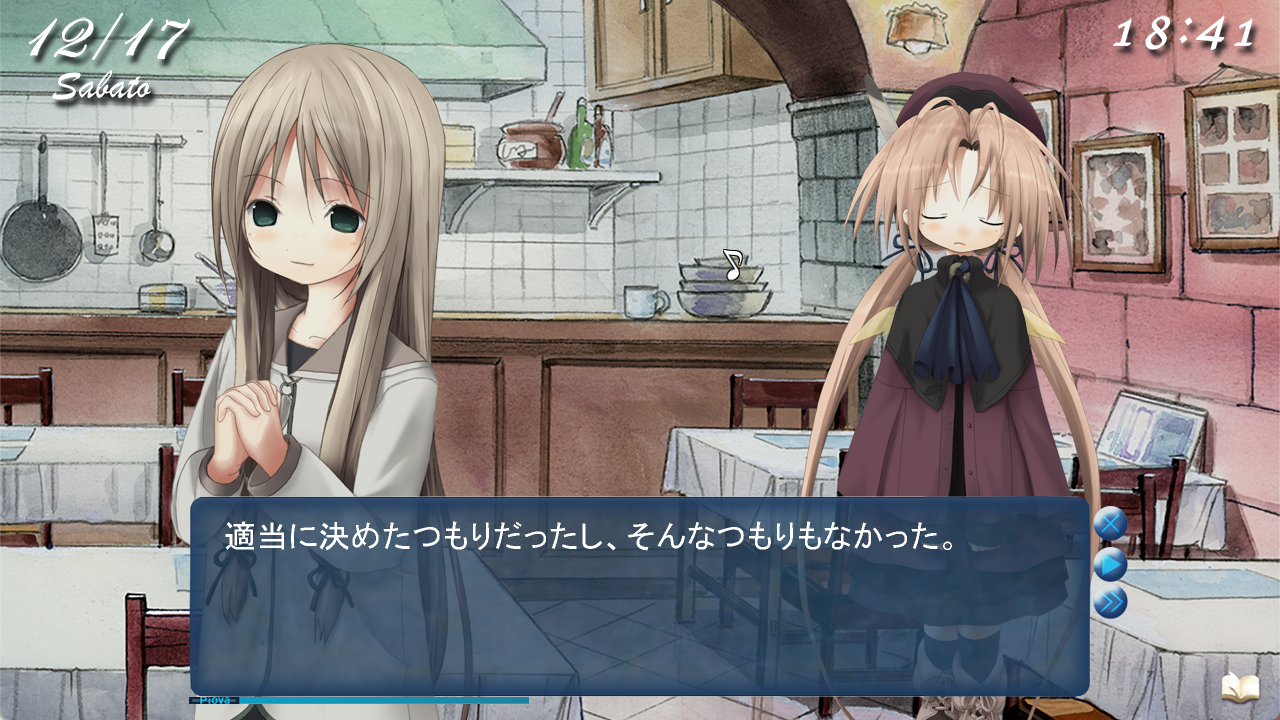Skip ahead with the double-arrow button
The image size is (1280, 720).
click(1110, 603)
